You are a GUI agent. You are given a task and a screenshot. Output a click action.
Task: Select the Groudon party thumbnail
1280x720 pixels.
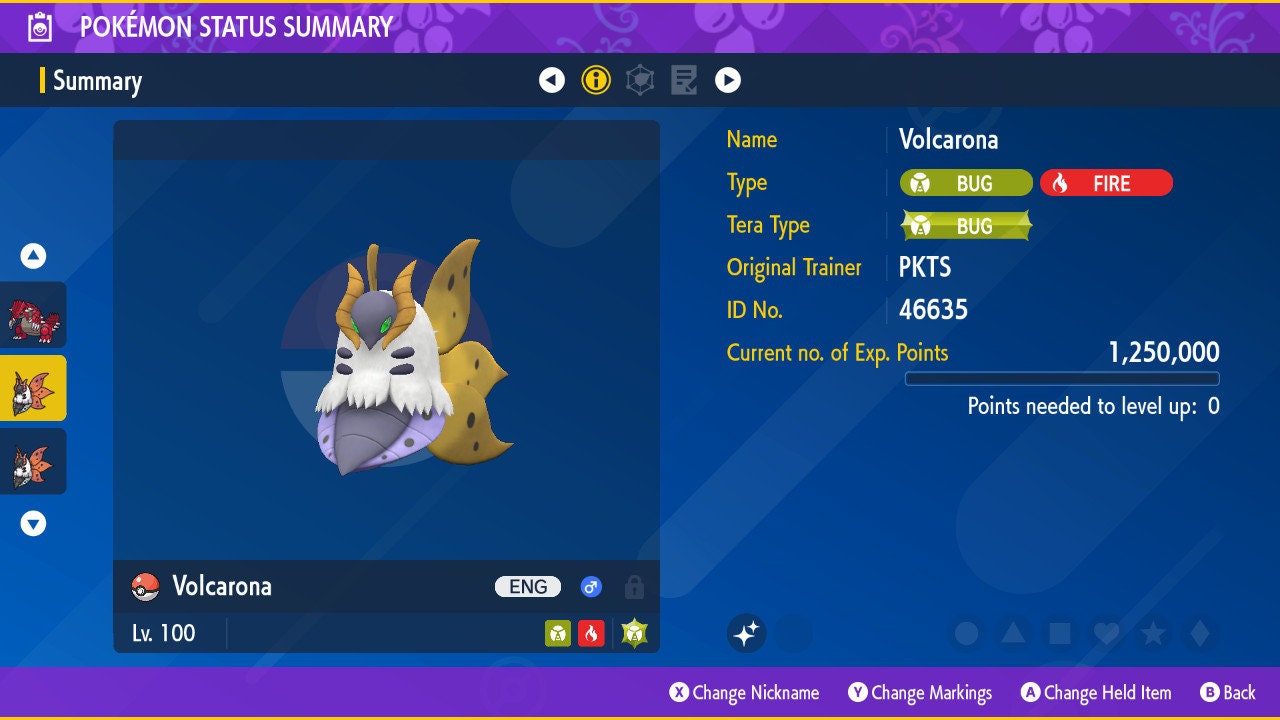[x=34, y=315]
